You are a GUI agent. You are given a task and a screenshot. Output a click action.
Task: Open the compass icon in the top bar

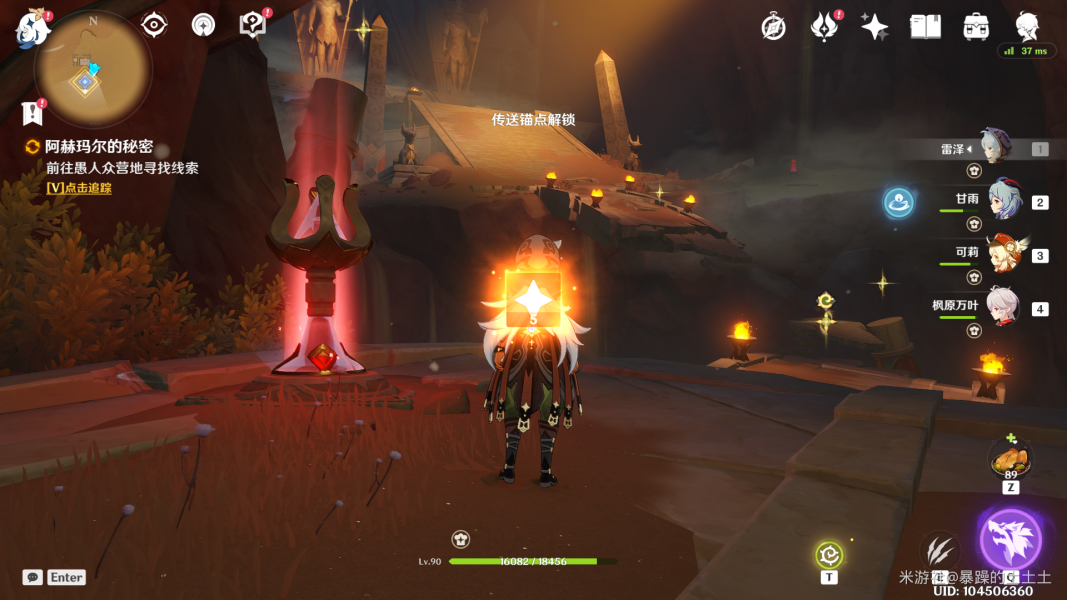pyautogui.click(x=773, y=27)
